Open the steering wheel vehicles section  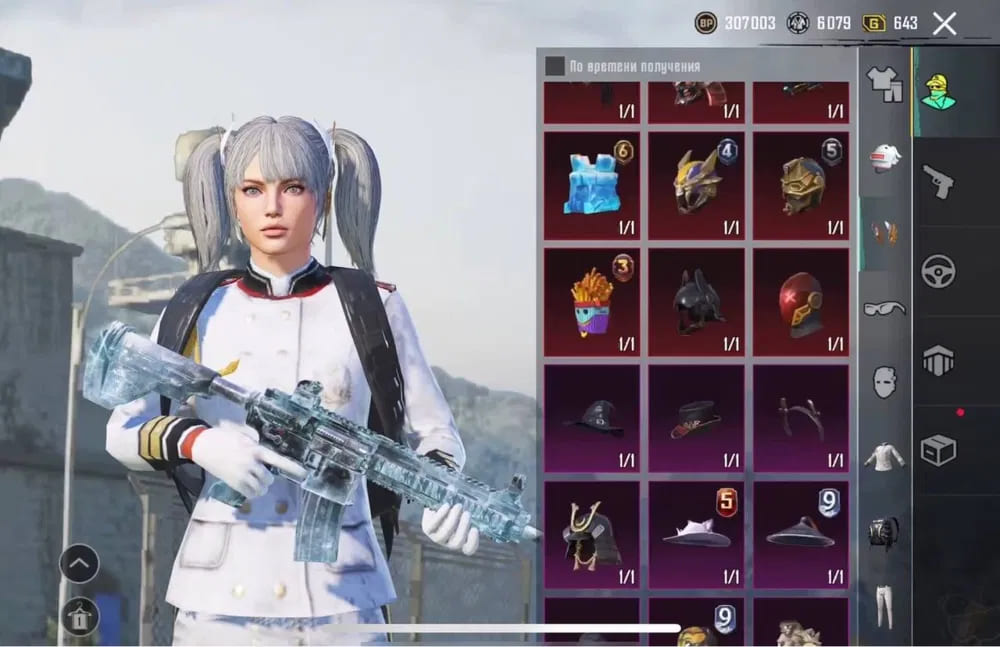point(938,271)
